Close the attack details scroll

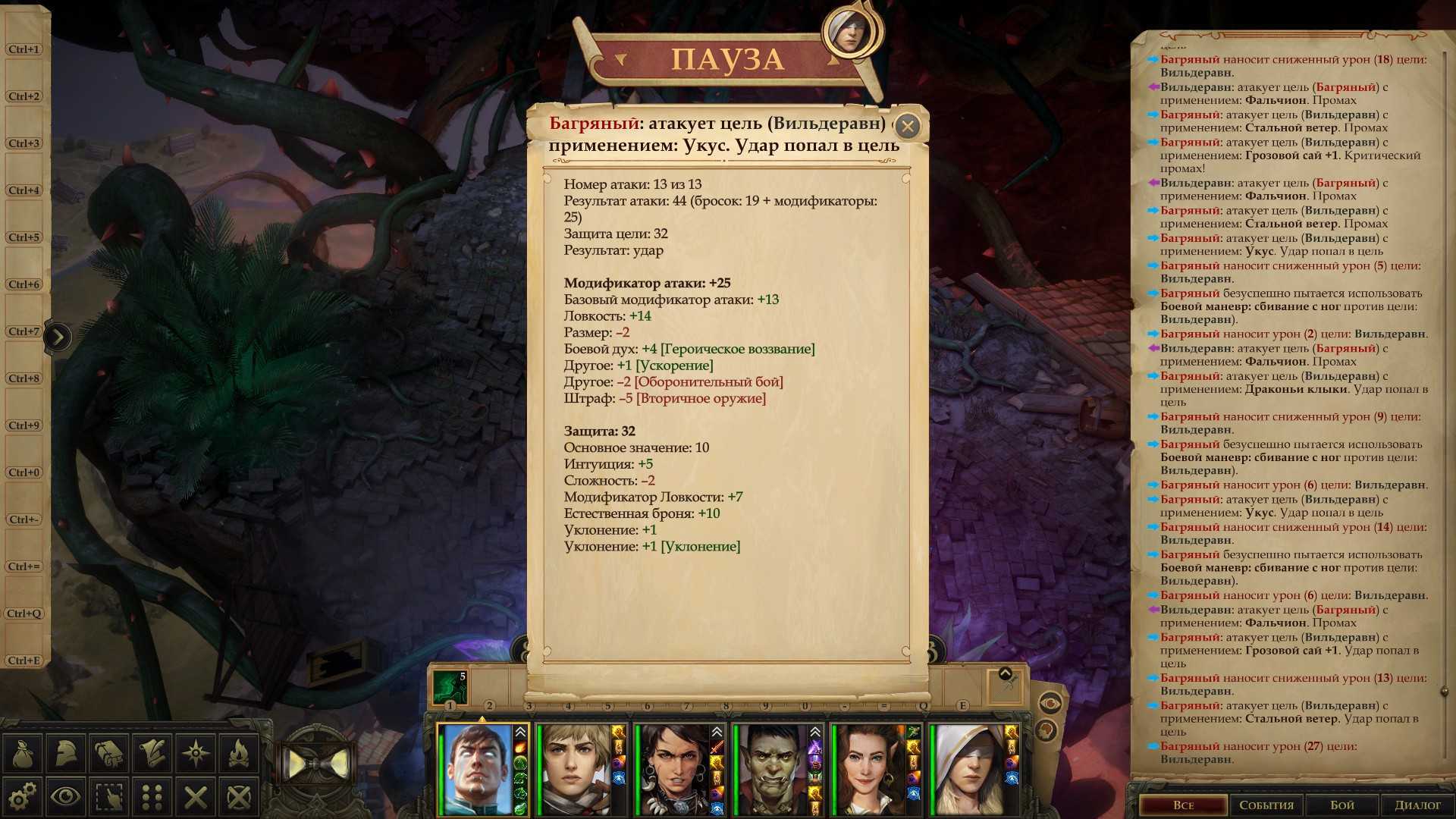907,126
